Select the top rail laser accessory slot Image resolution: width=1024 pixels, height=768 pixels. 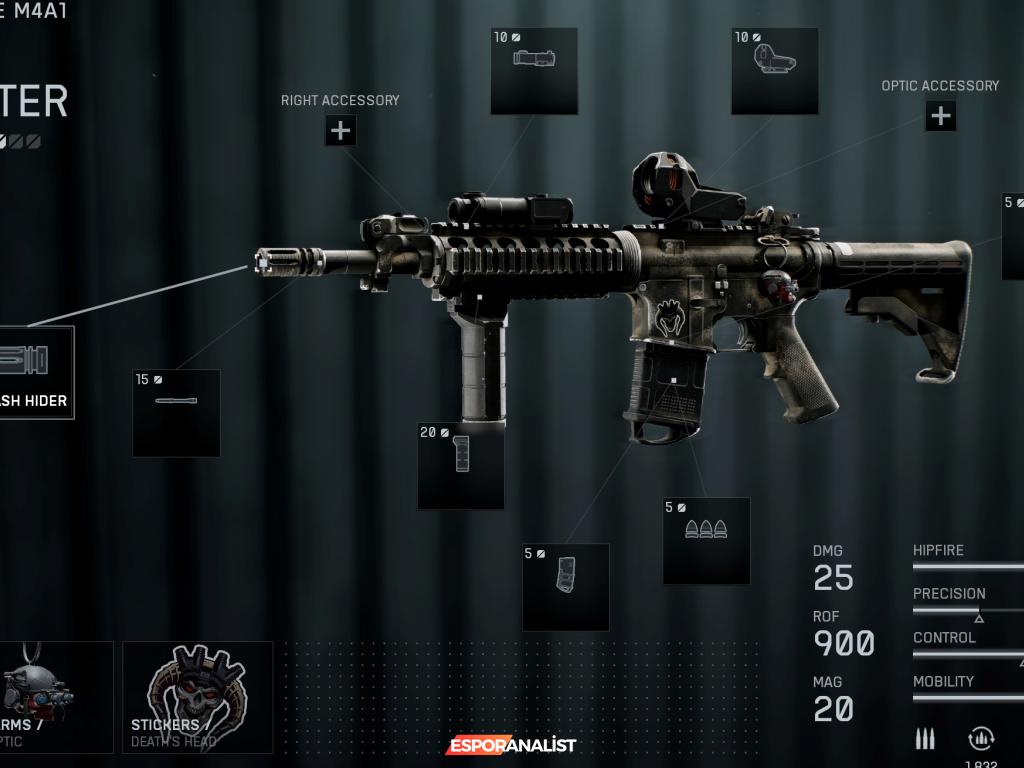[534, 71]
